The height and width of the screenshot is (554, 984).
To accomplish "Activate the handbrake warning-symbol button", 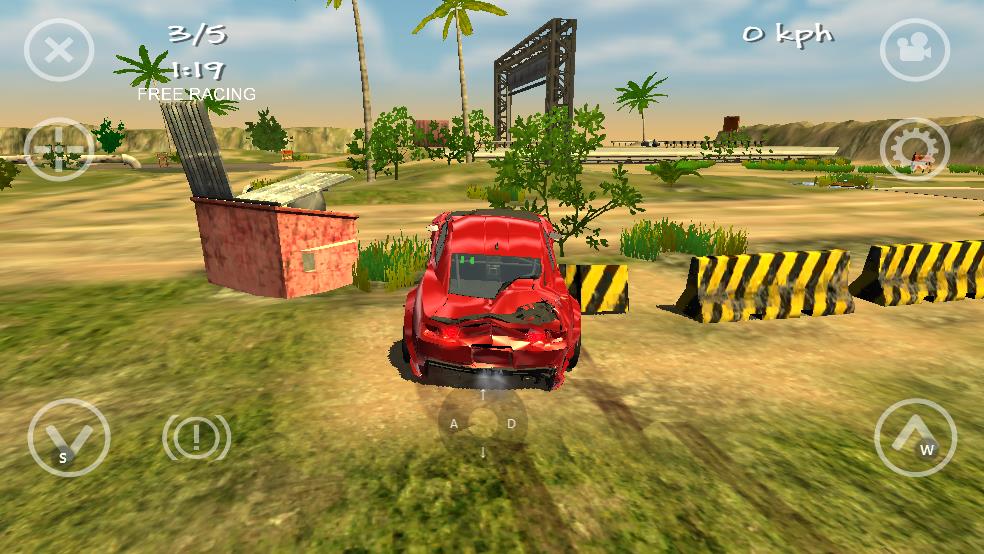I will [196, 437].
